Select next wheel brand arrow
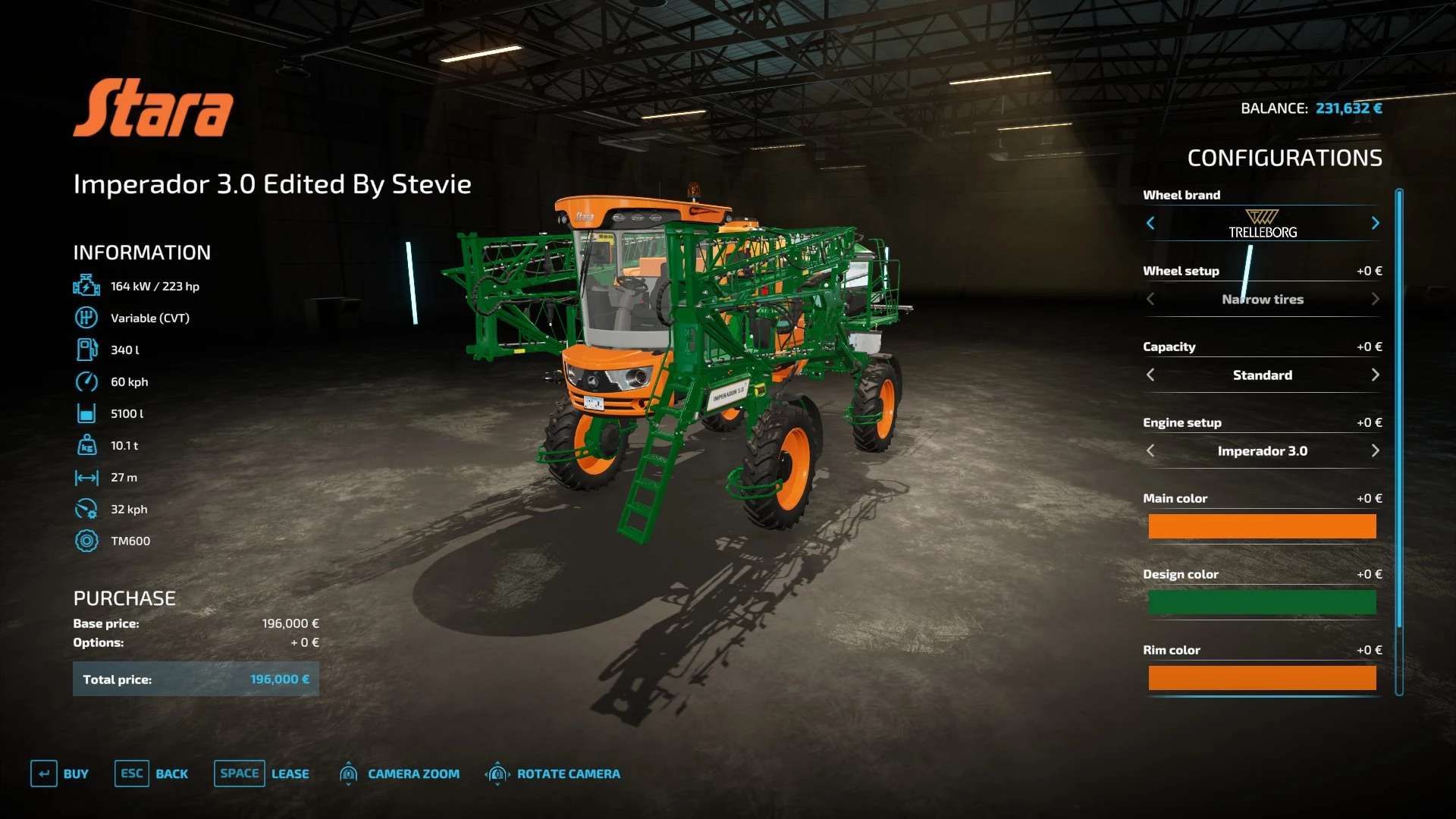This screenshot has width=1456, height=819. click(1375, 223)
